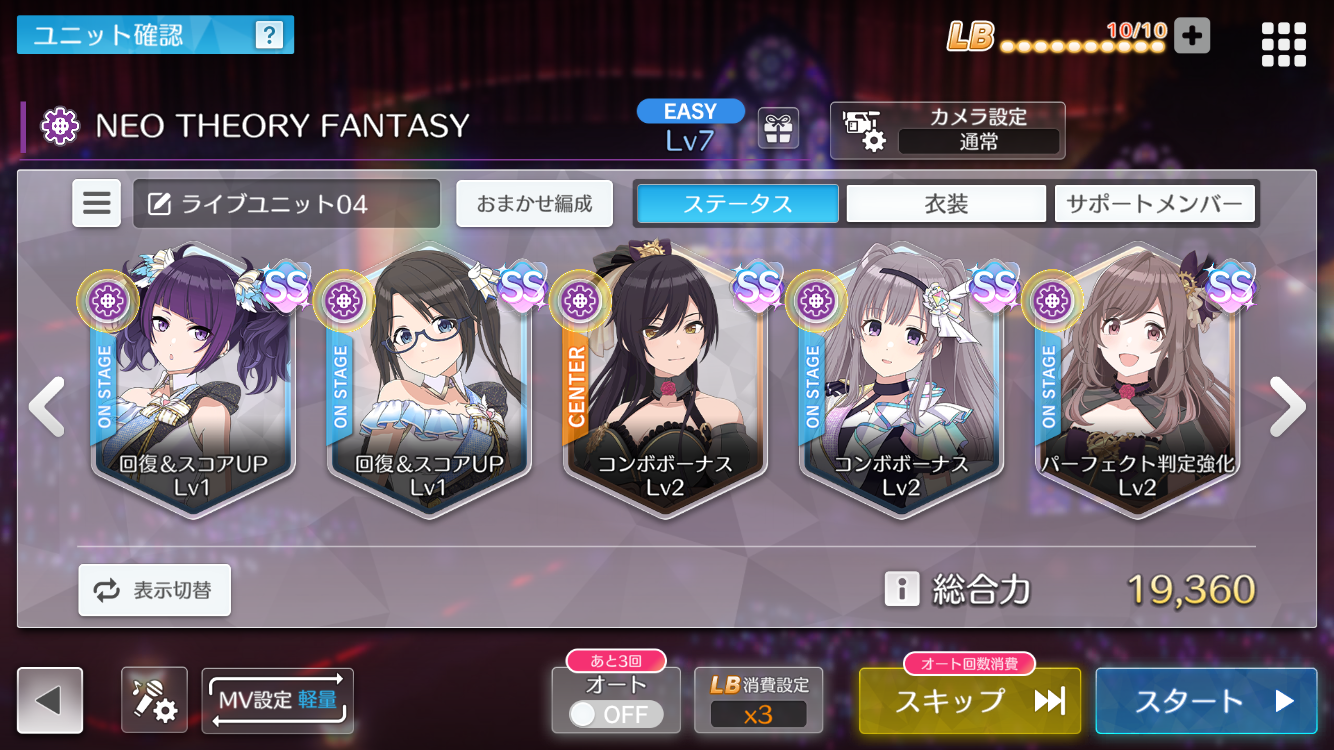Screen dimensions: 1334x750
Task: Click the 表示切替 display switch button
Action: click(155, 590)
